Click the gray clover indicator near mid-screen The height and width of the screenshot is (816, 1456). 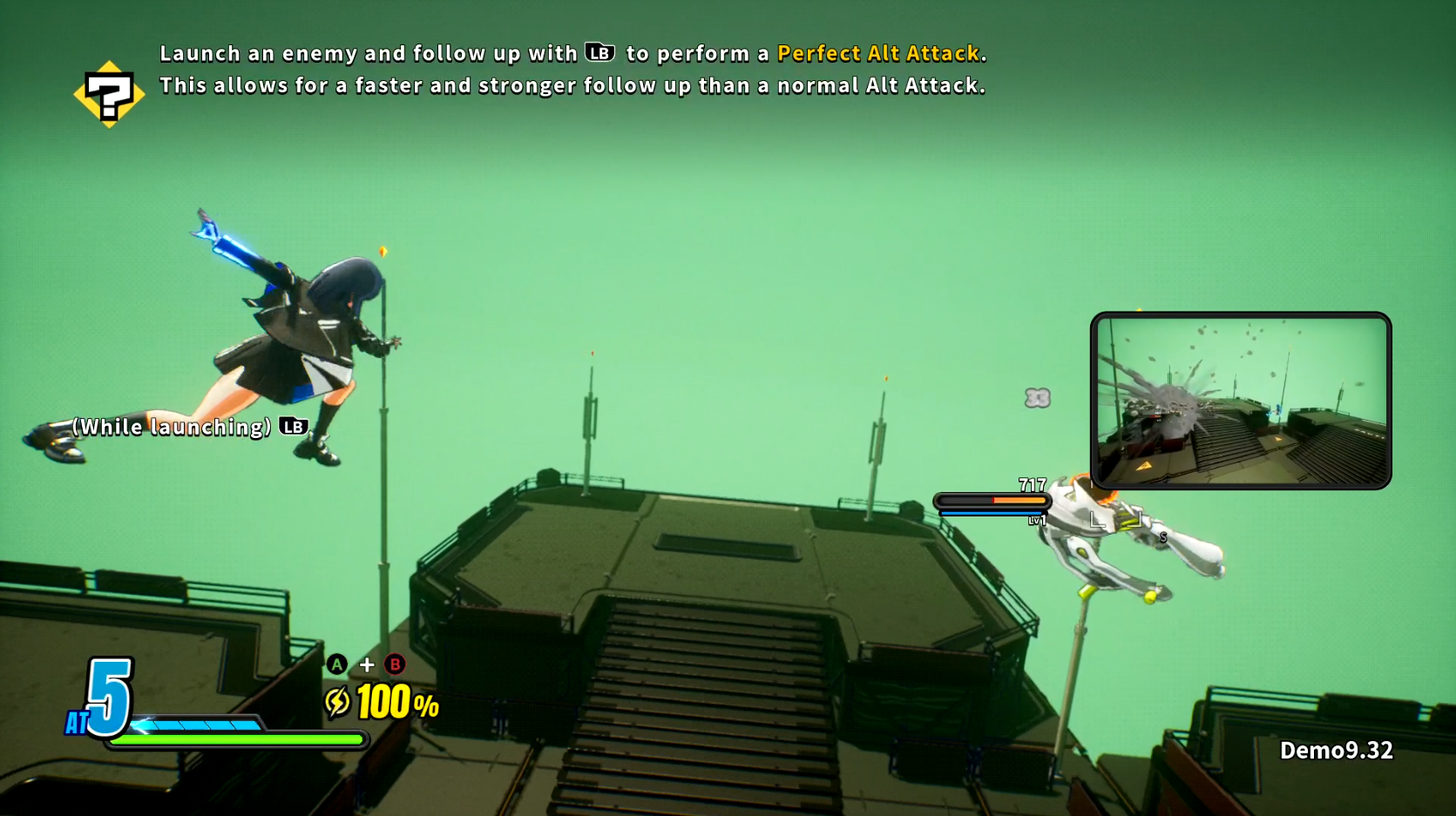[1037, 397]
